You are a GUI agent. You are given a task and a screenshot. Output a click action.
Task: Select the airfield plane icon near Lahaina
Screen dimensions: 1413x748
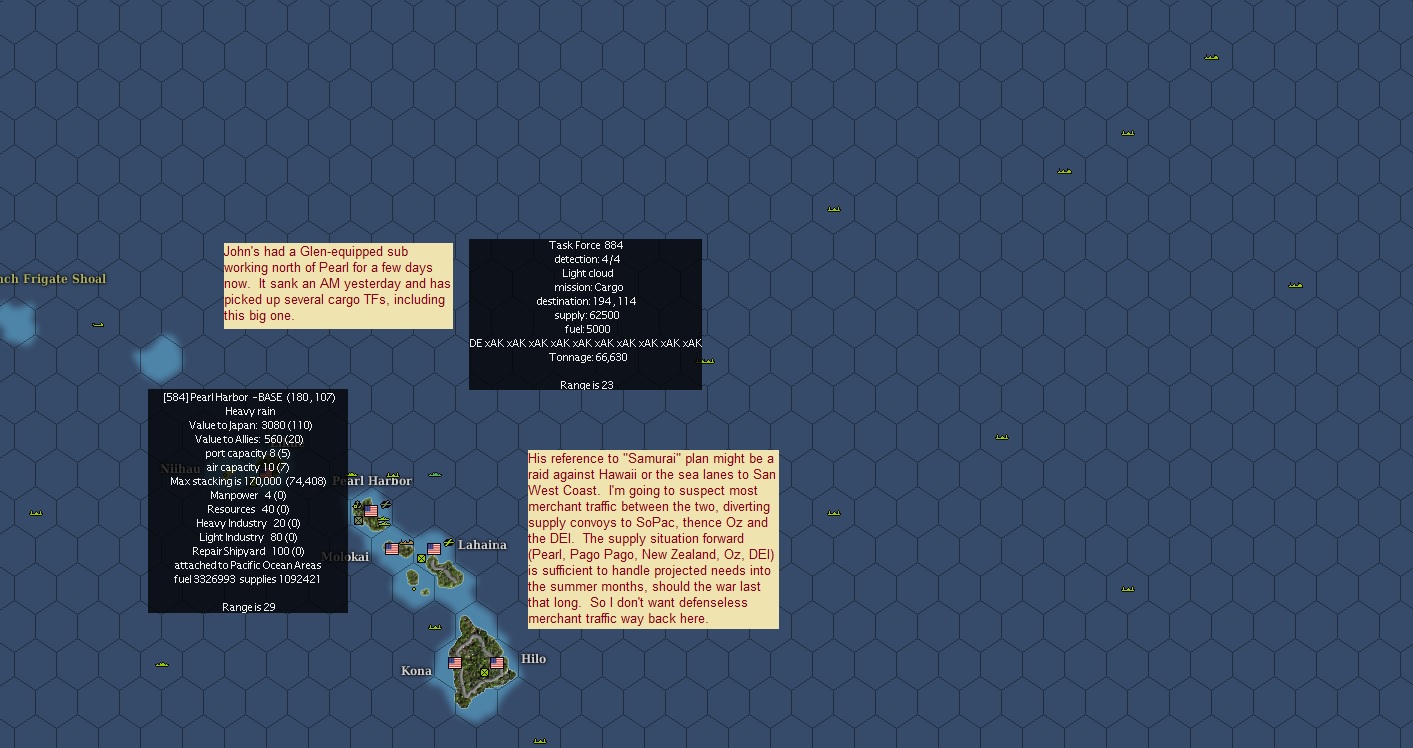[449, 541]
